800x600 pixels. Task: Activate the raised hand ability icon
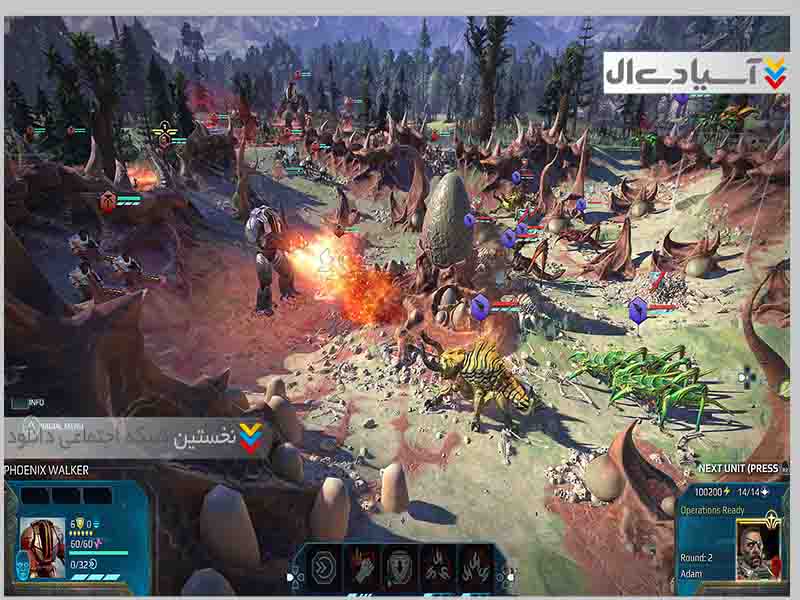360,566
